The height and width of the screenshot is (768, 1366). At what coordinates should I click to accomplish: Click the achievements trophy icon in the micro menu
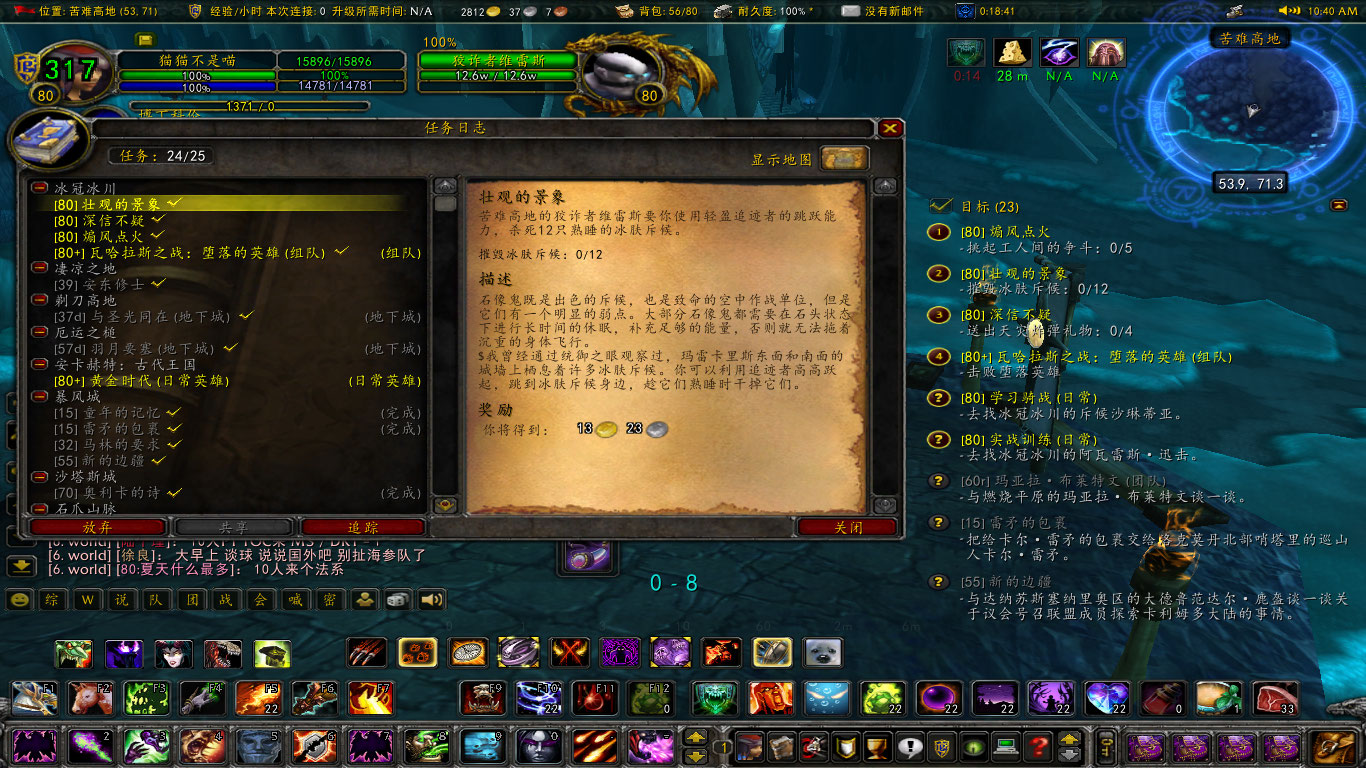click(877, 746)
